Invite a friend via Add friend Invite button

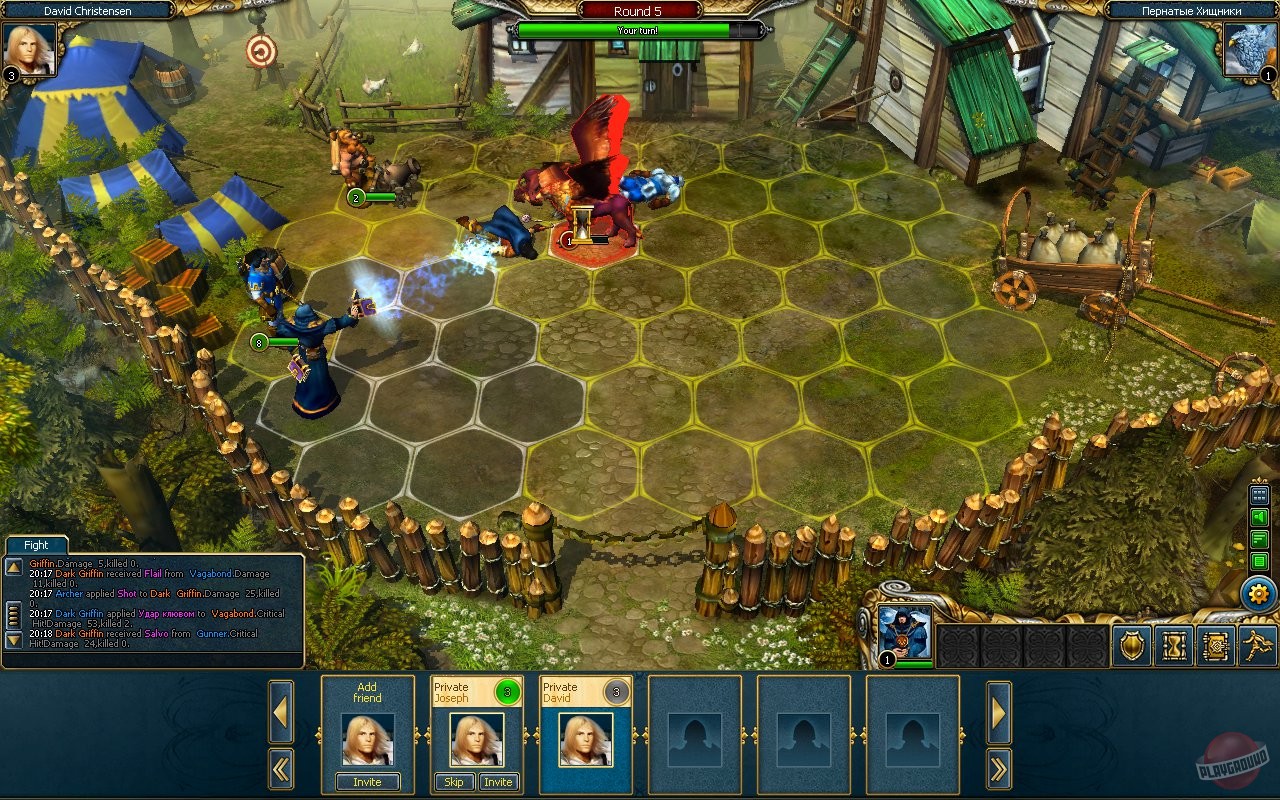click(x=366, y=782)
